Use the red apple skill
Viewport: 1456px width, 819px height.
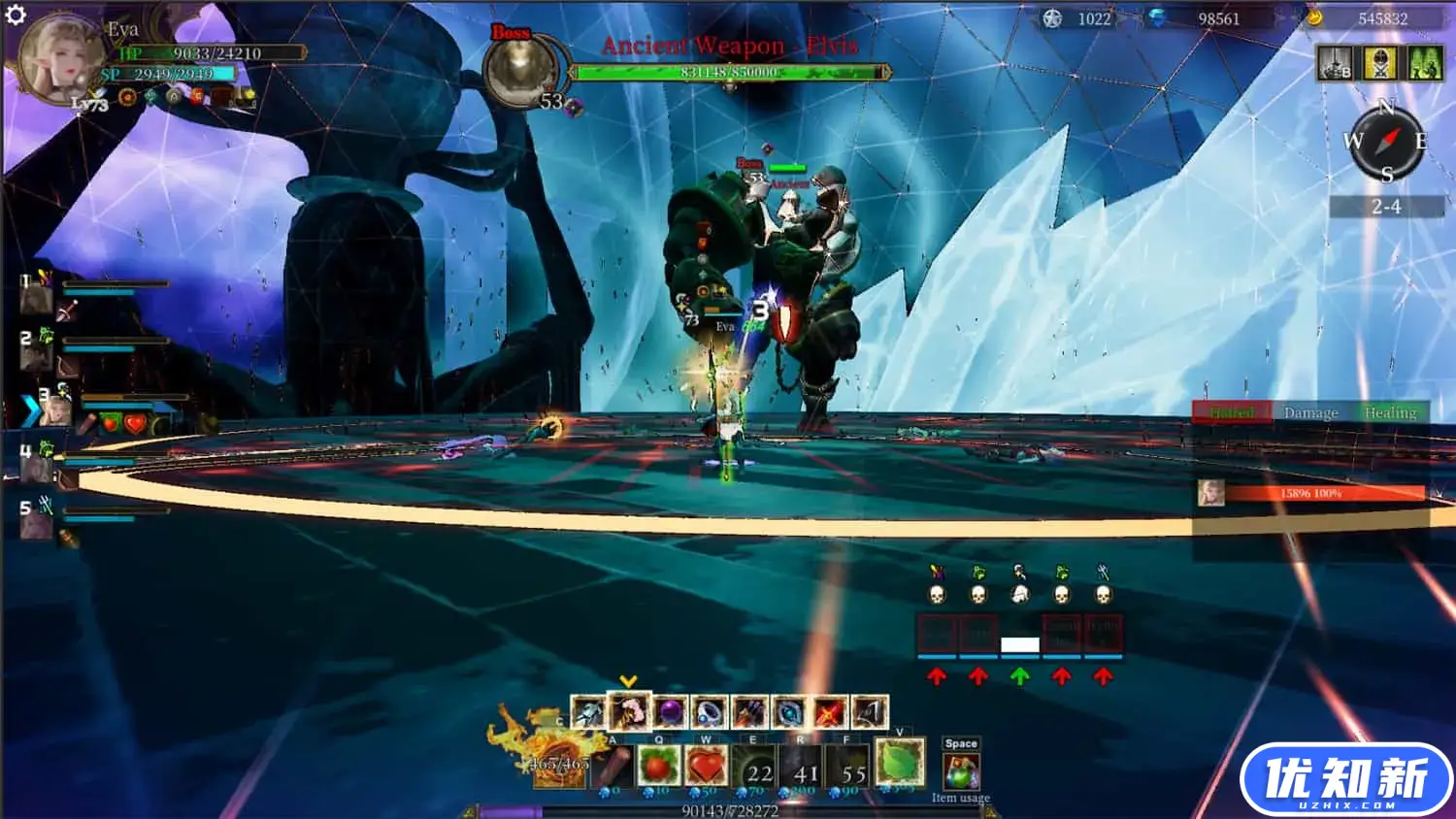(658, 768)
